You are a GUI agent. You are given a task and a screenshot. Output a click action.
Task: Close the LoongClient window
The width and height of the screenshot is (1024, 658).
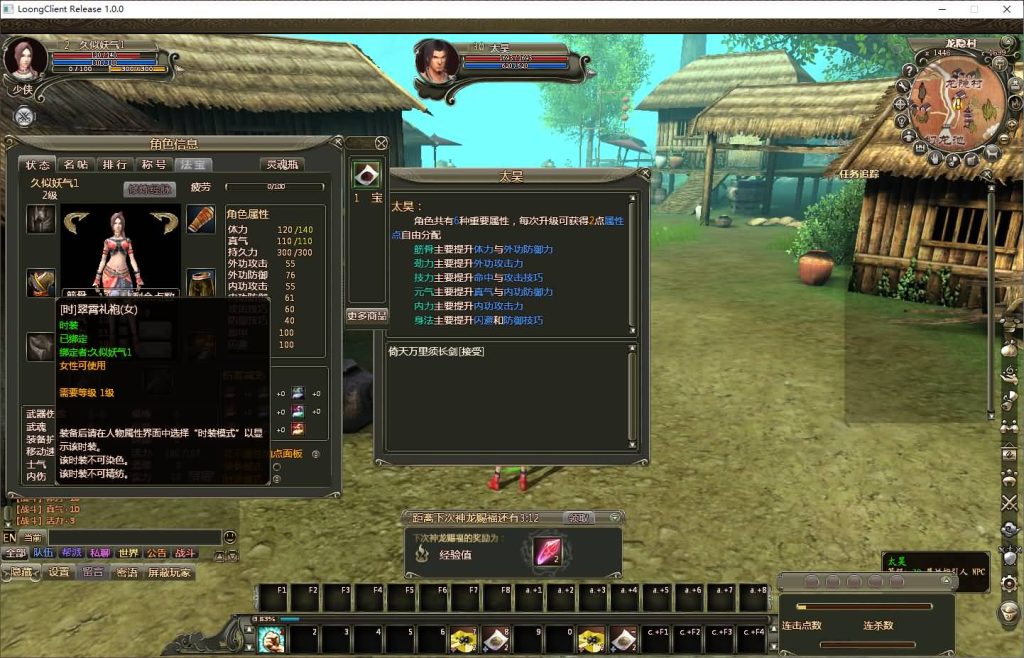point(1003,9)
